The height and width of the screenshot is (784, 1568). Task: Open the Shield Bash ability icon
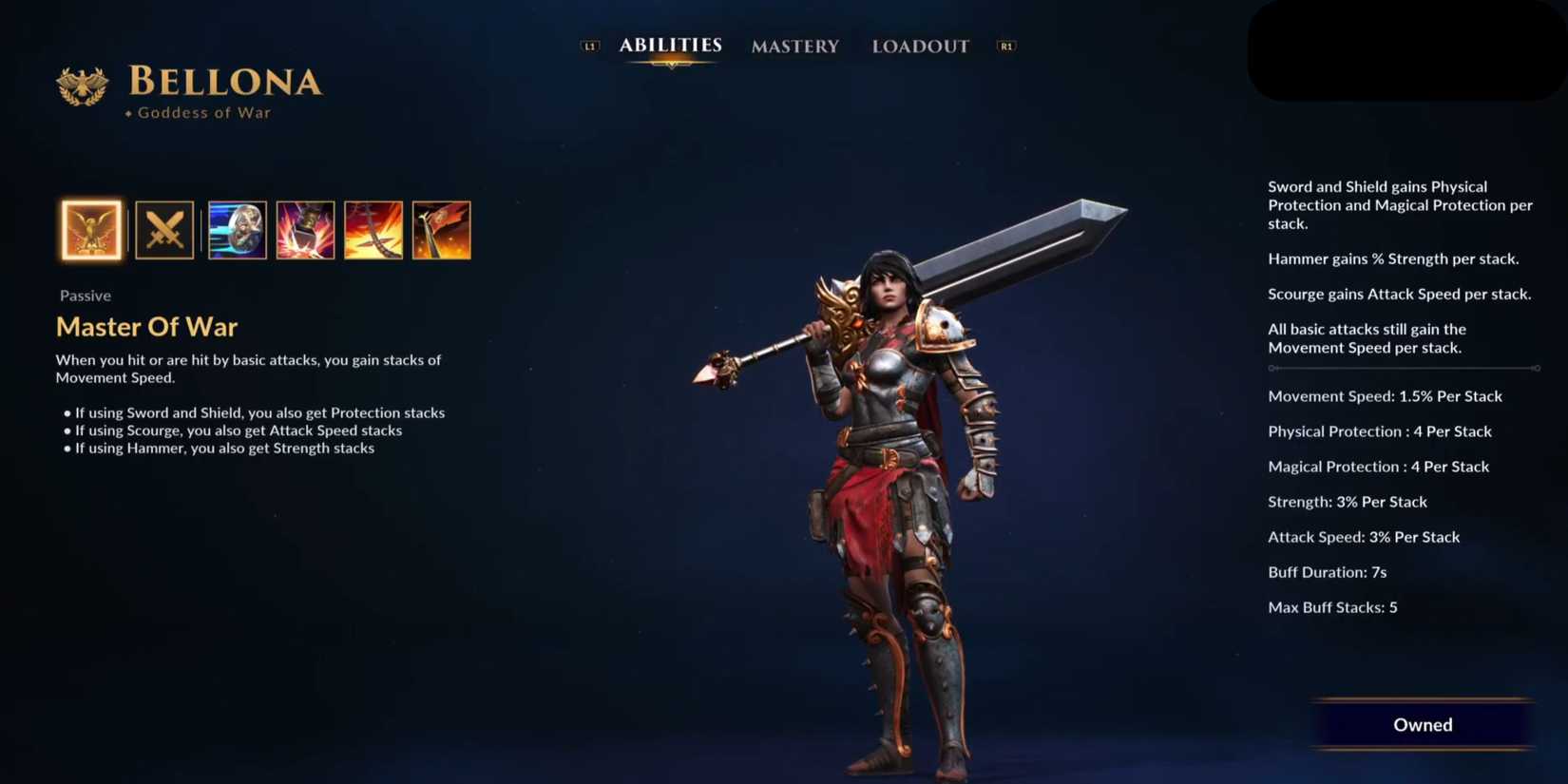pyautogui.click(x=236, y=230)
